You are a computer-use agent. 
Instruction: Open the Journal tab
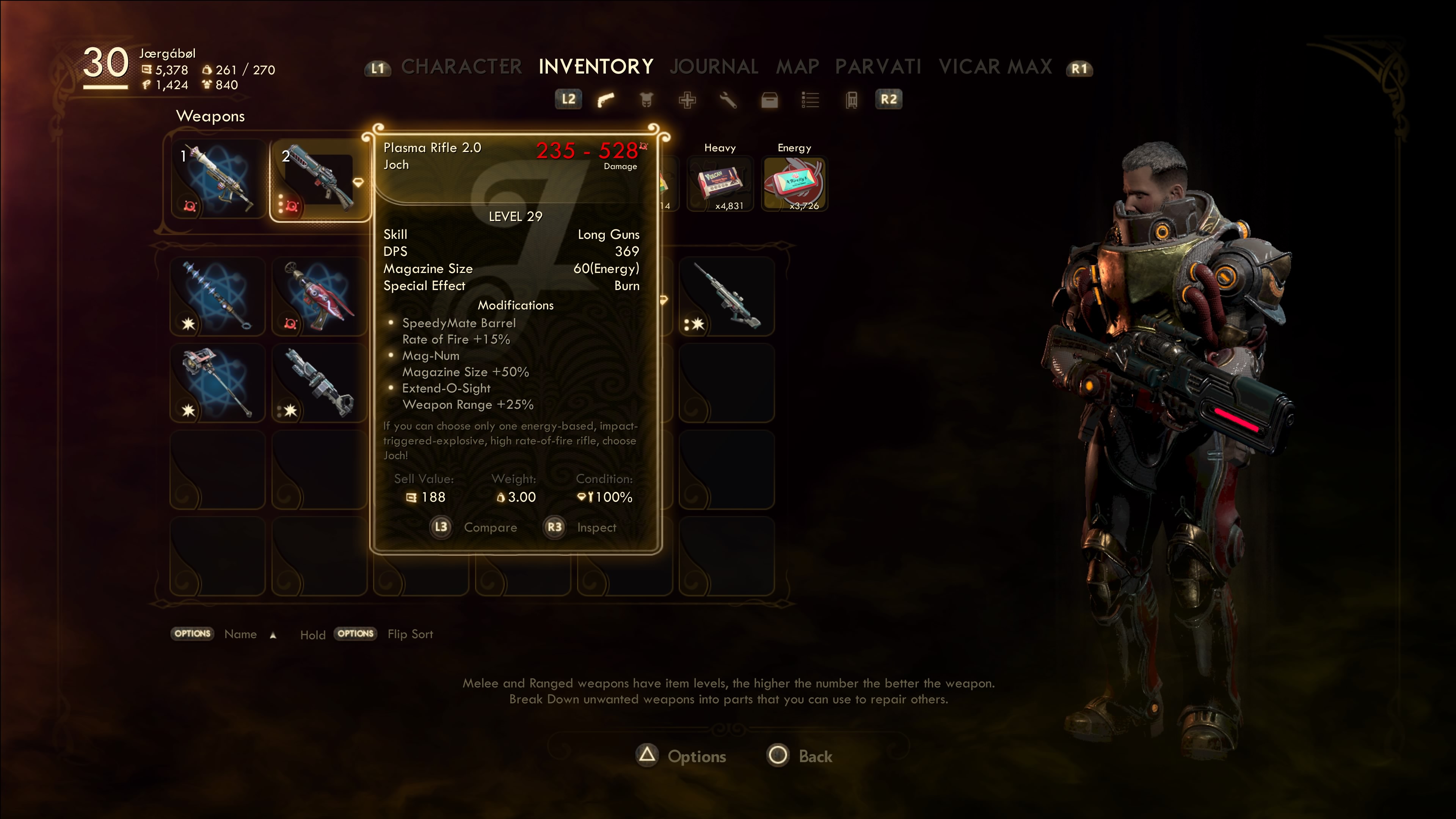point(714,67)
